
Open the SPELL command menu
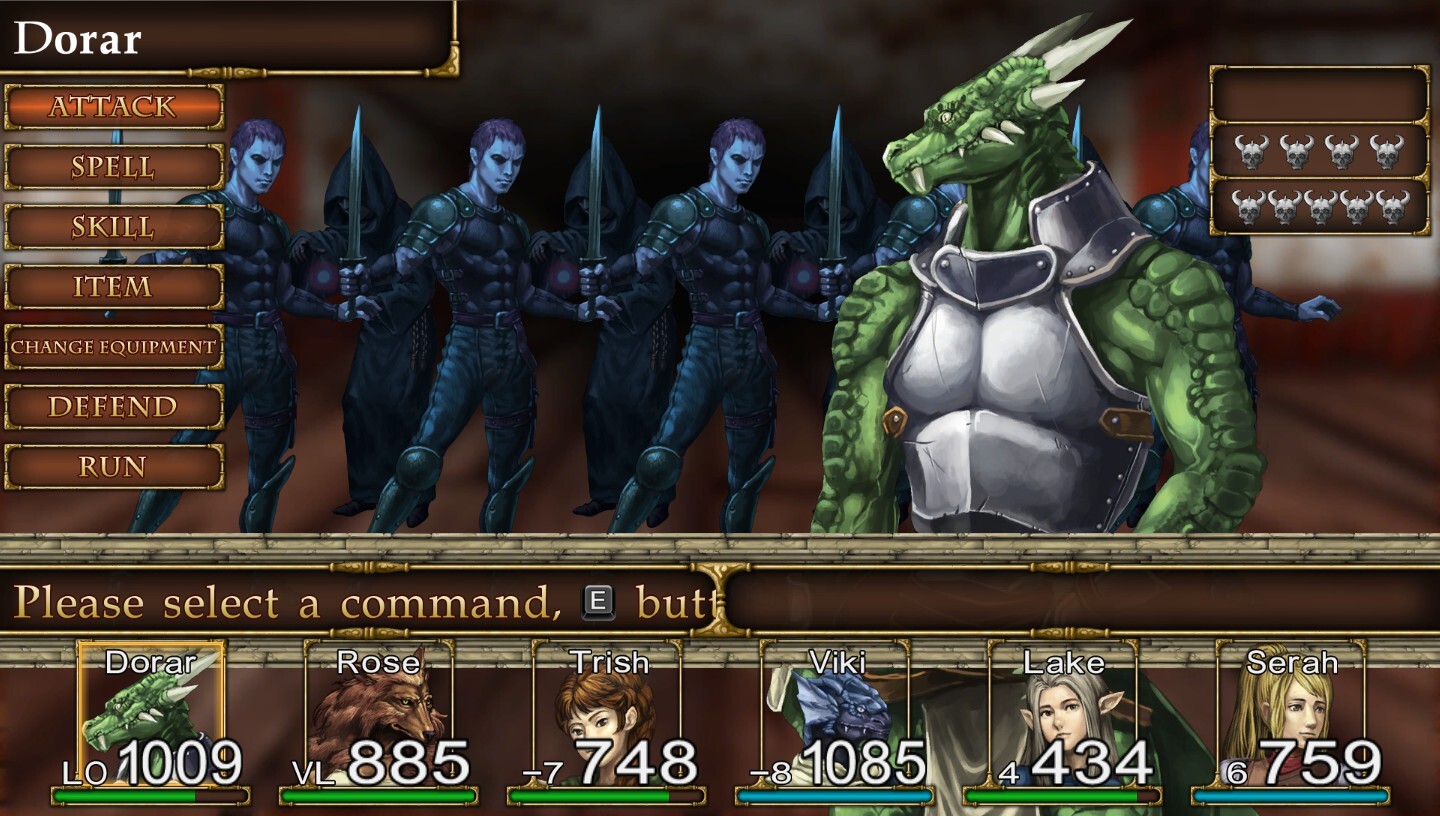(113, 166)
